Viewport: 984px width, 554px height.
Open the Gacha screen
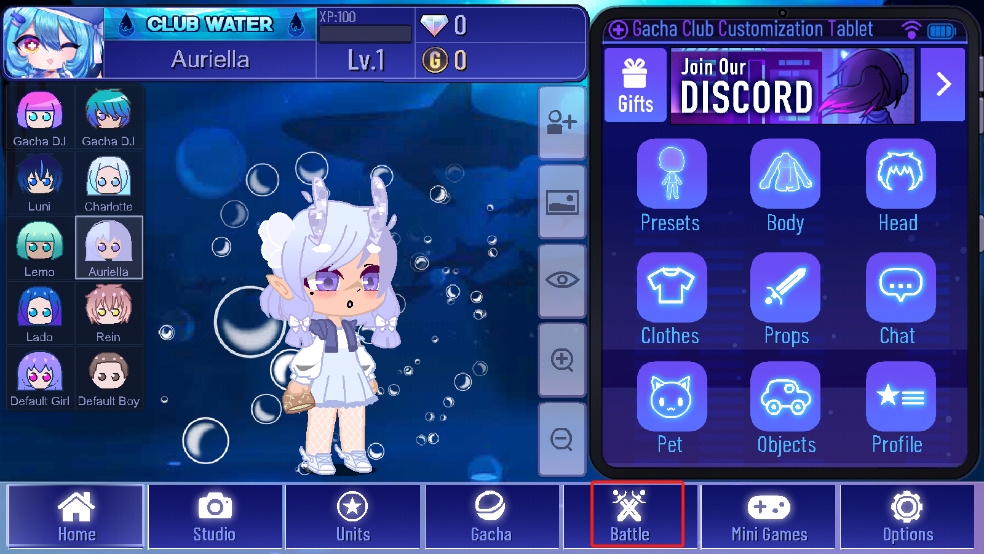click(x=491, y=515)
